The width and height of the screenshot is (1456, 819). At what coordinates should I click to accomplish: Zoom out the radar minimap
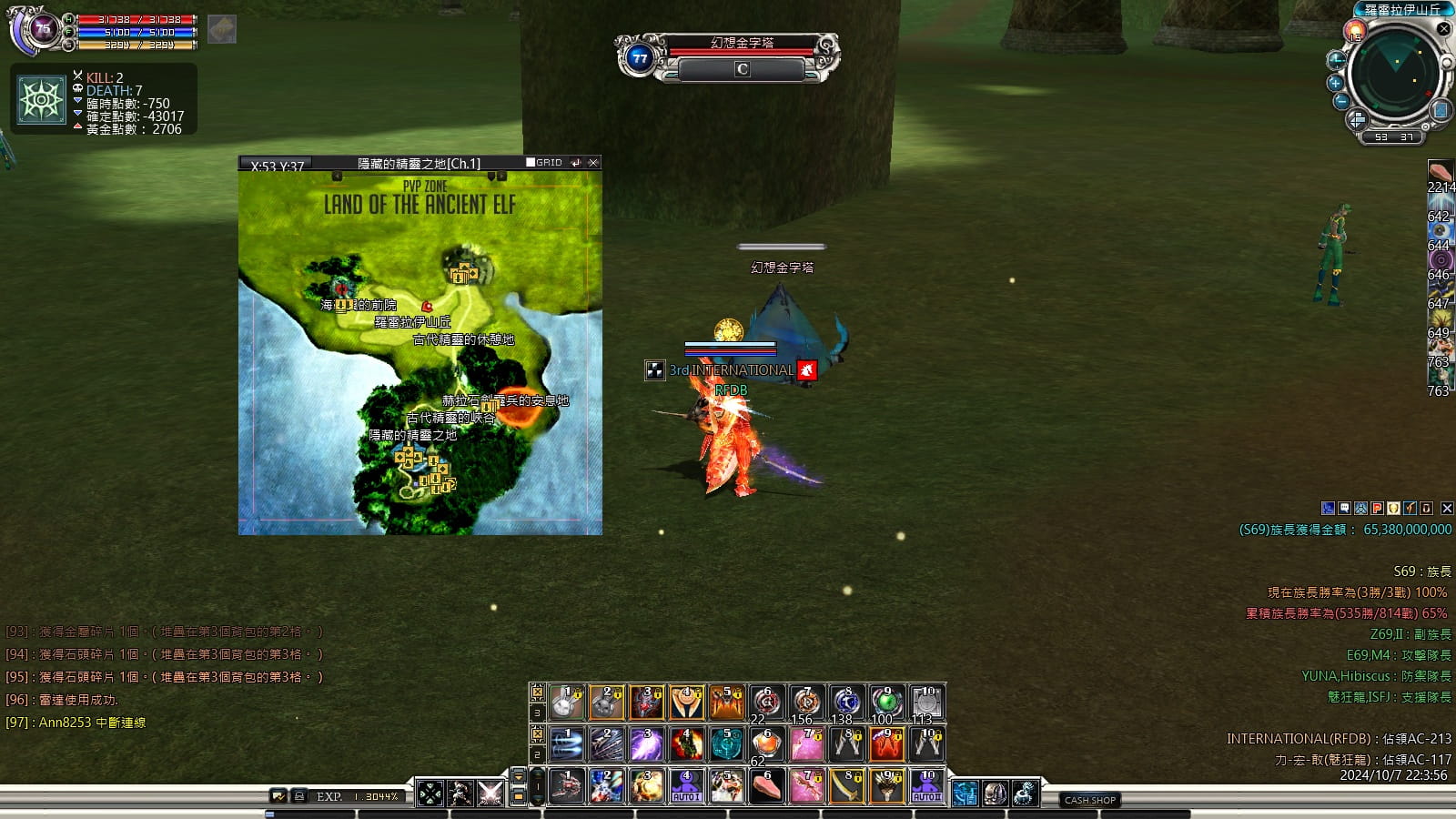pyautogui.click(x=1340, y=101)
